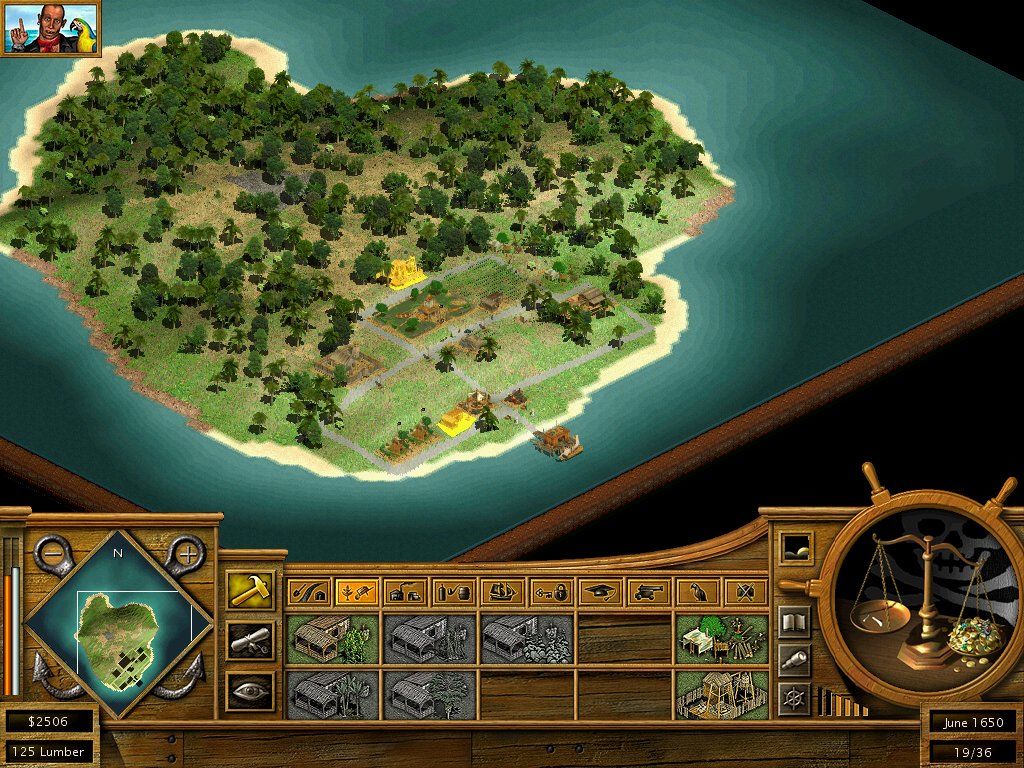
Task: Choose the factory buildings category tab
Action: point(405,593)
